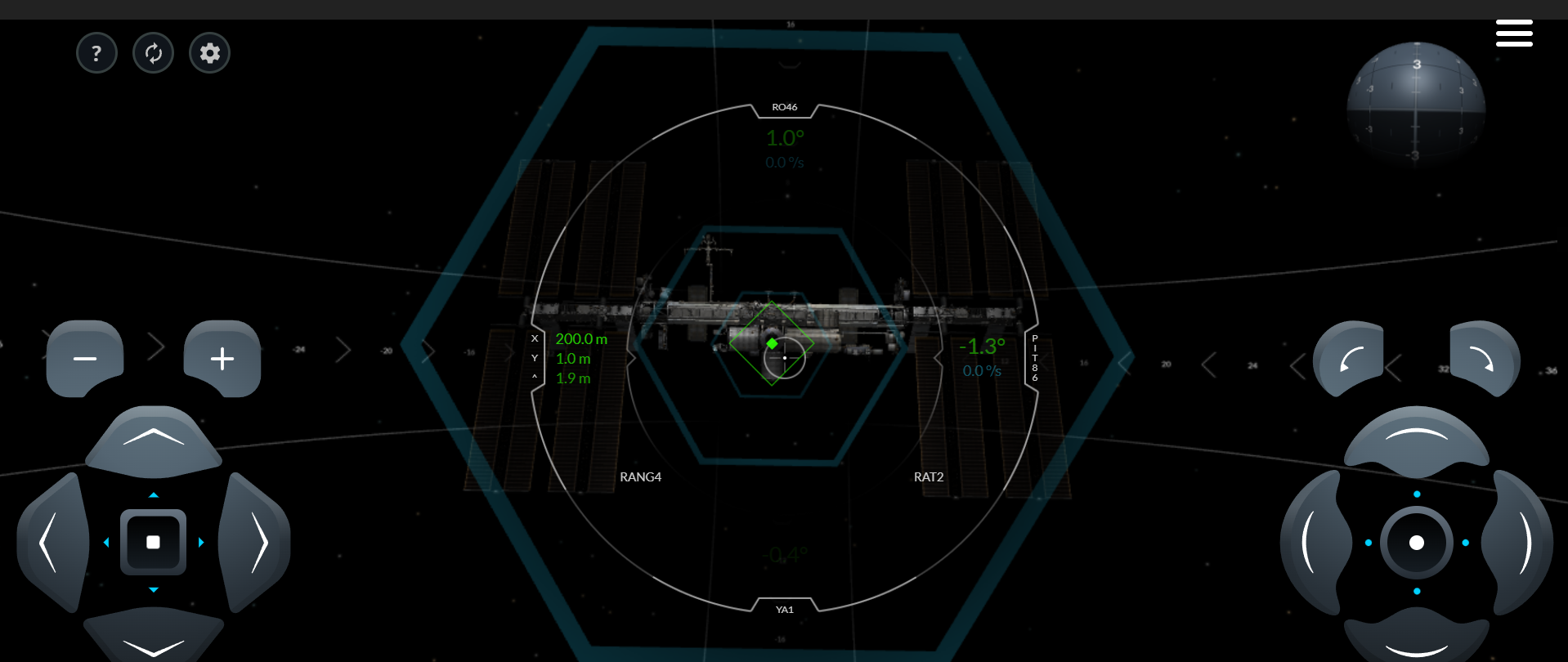Click chevron right of minus thruster
The width and height of the screenshot is (1568, 662).
point(155,347)
